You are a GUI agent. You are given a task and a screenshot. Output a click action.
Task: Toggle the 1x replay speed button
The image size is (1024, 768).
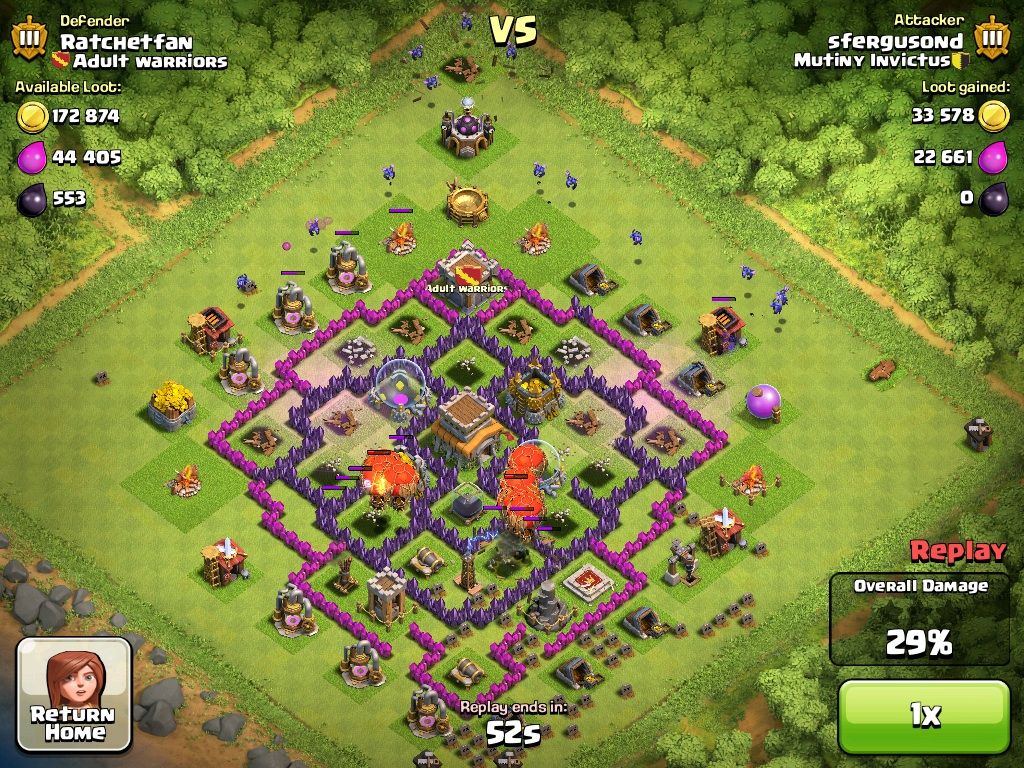coord(924,715)
